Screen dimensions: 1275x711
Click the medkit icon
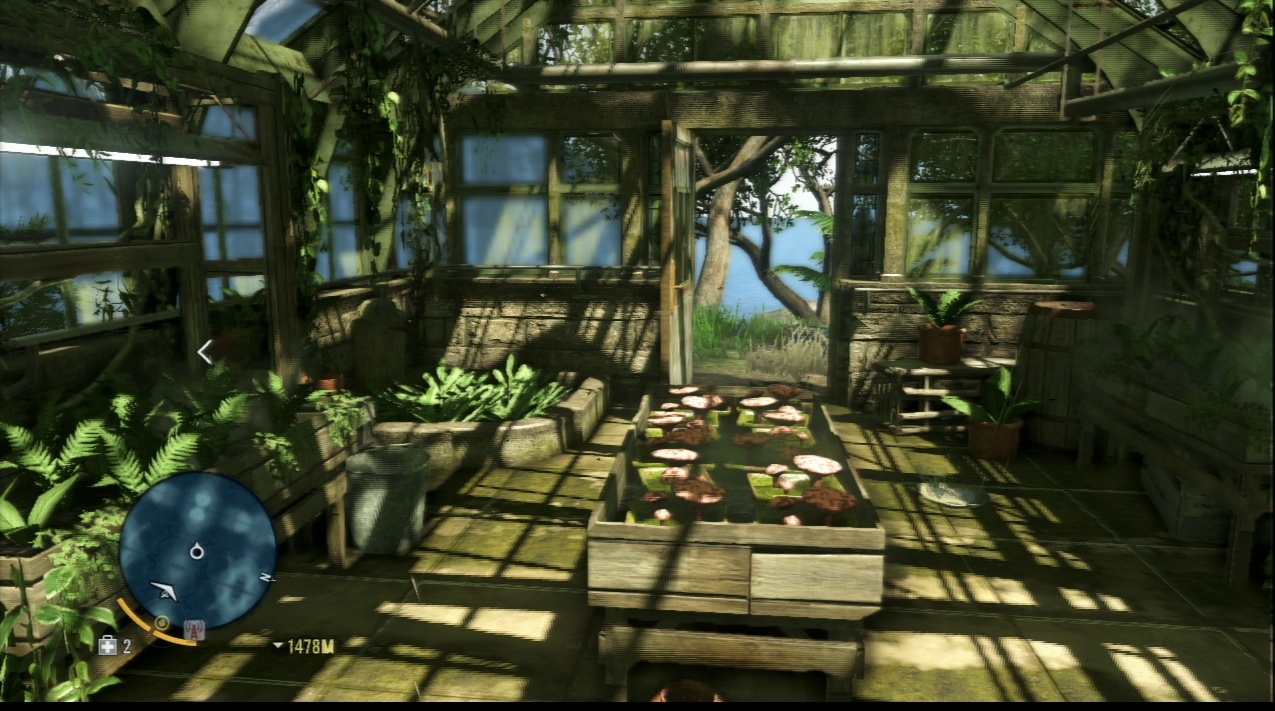coord(108,646)
